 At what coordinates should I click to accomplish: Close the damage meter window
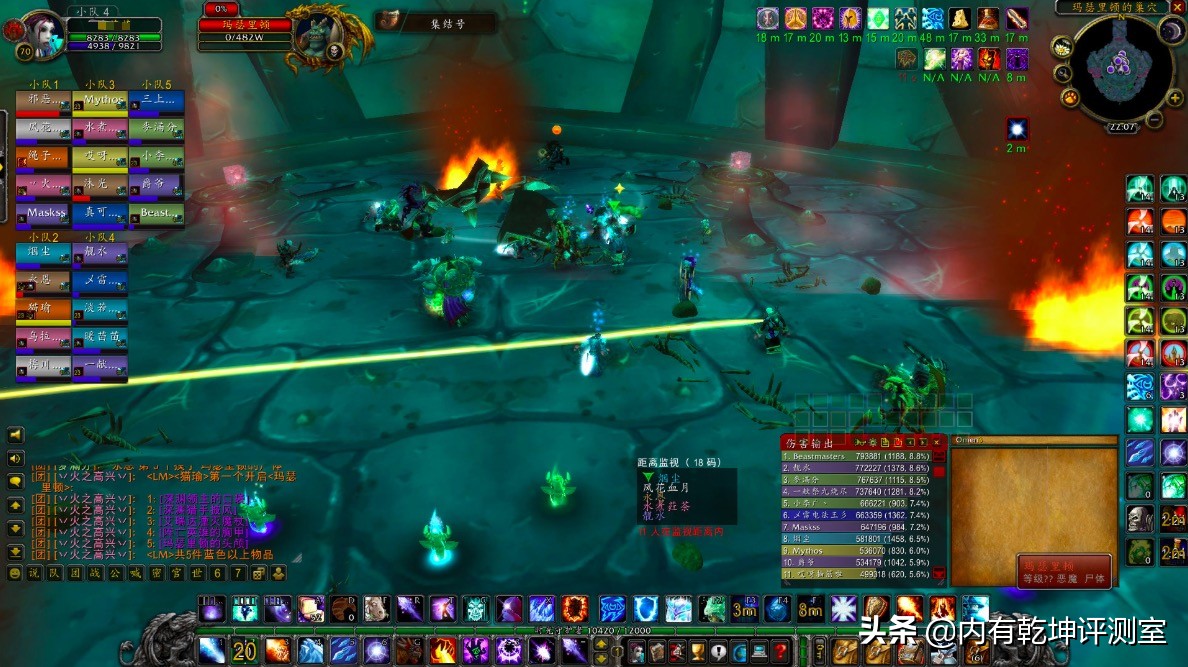pyautogui.click(x=937, y=442)
